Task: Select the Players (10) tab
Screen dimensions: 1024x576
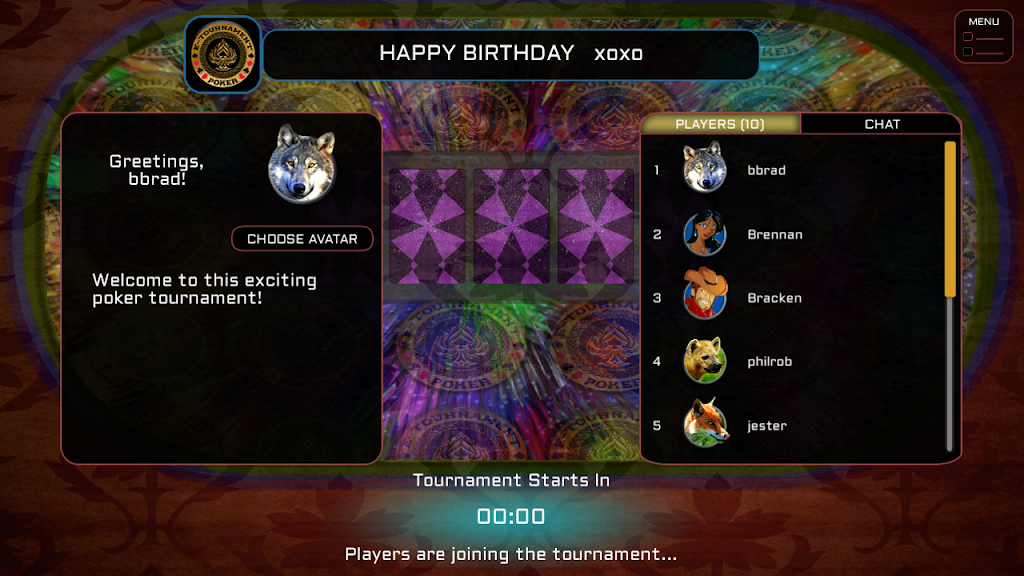Action: pos(720,124)
